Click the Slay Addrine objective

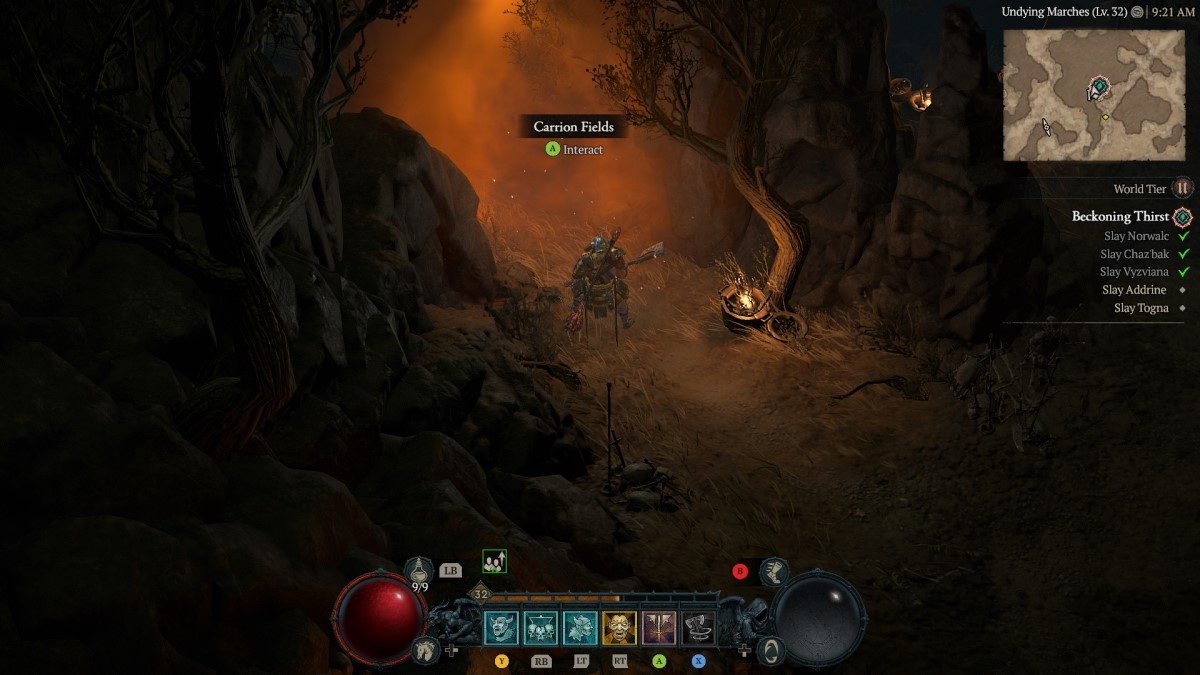tap(1134, 290)
